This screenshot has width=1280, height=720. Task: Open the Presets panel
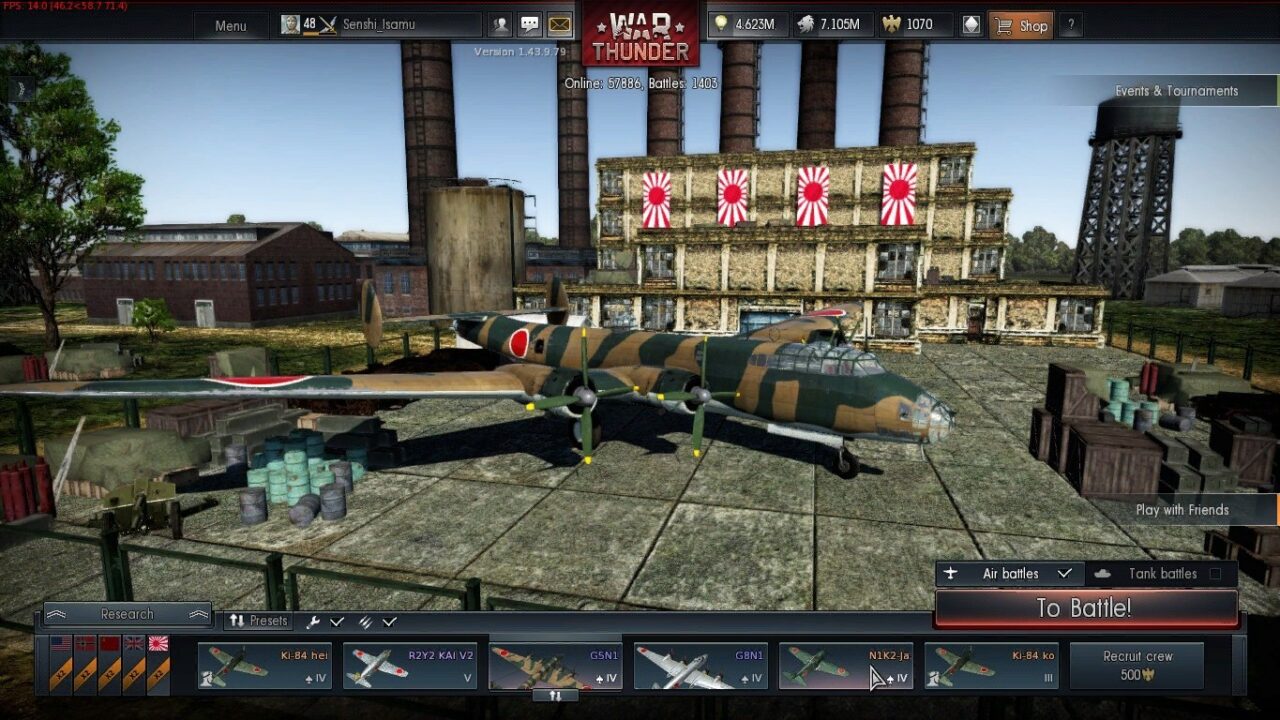point(257,621)
